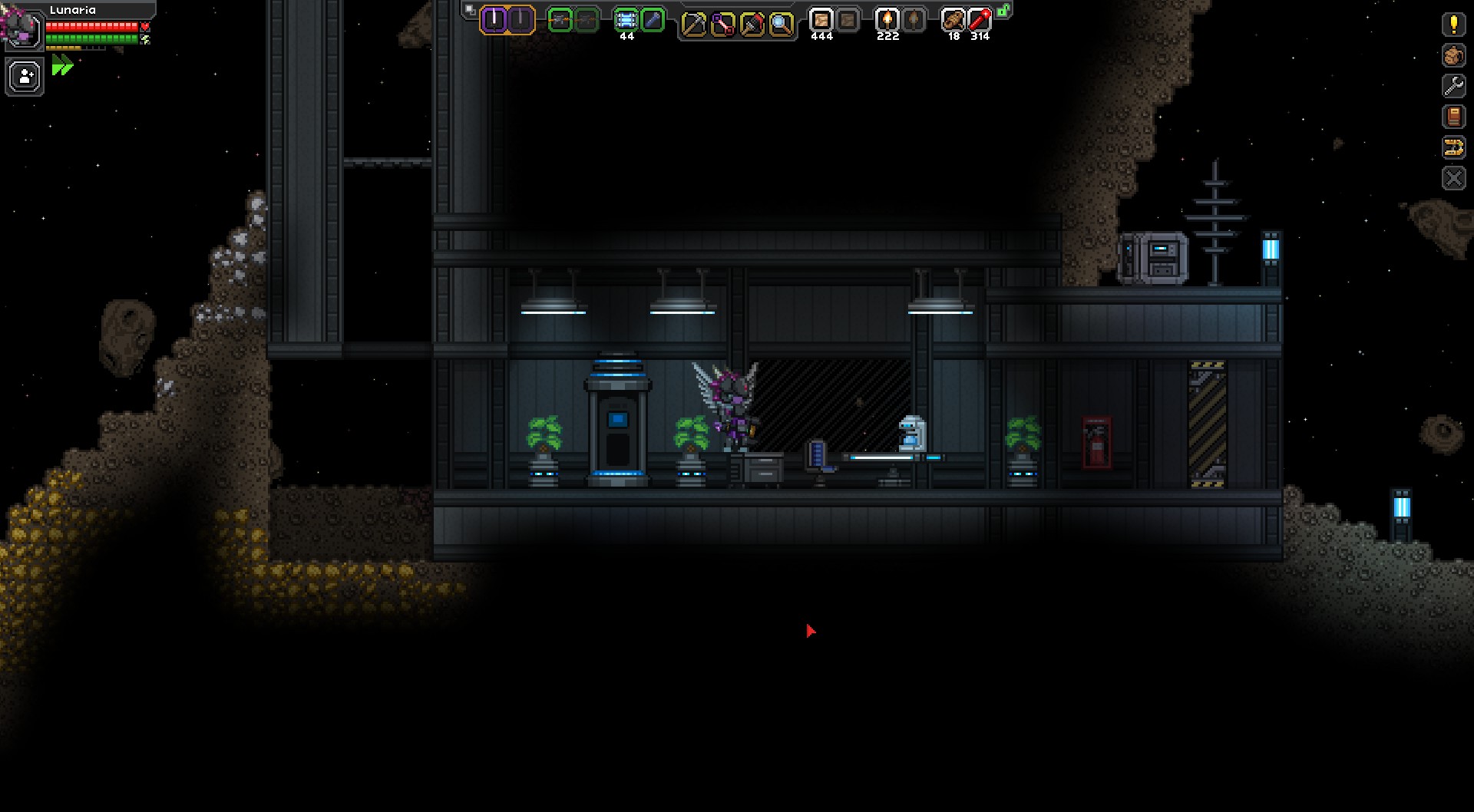Select the pink wiring tool

tap(722, 25)
